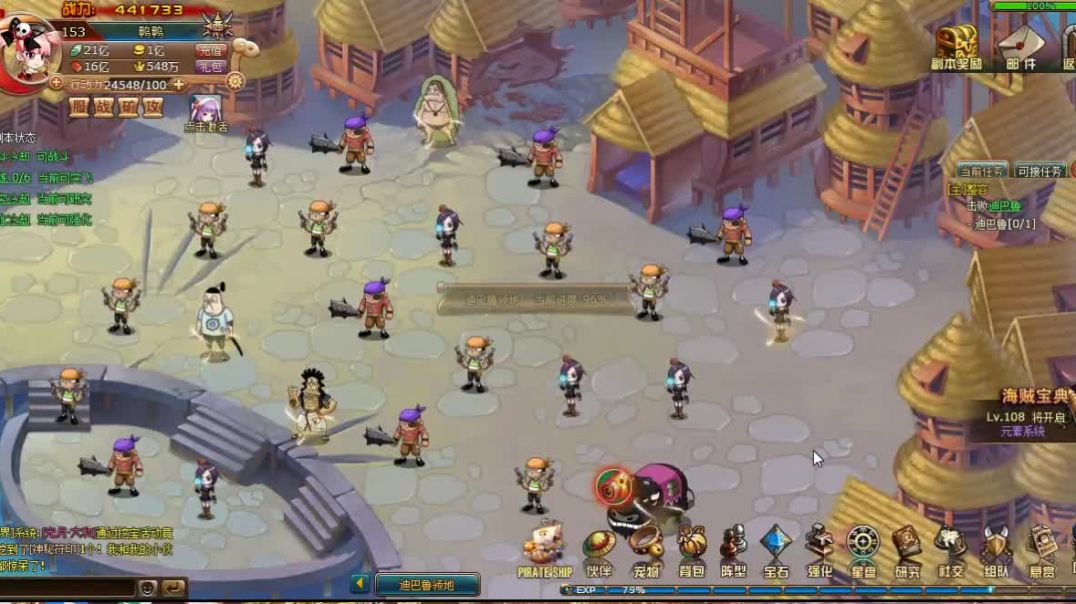Image resolution: width=1076 pixels, height=604 pixels.
Task: Switch to the 当前任务 current quests tab
Action: (x=981, y=171)
